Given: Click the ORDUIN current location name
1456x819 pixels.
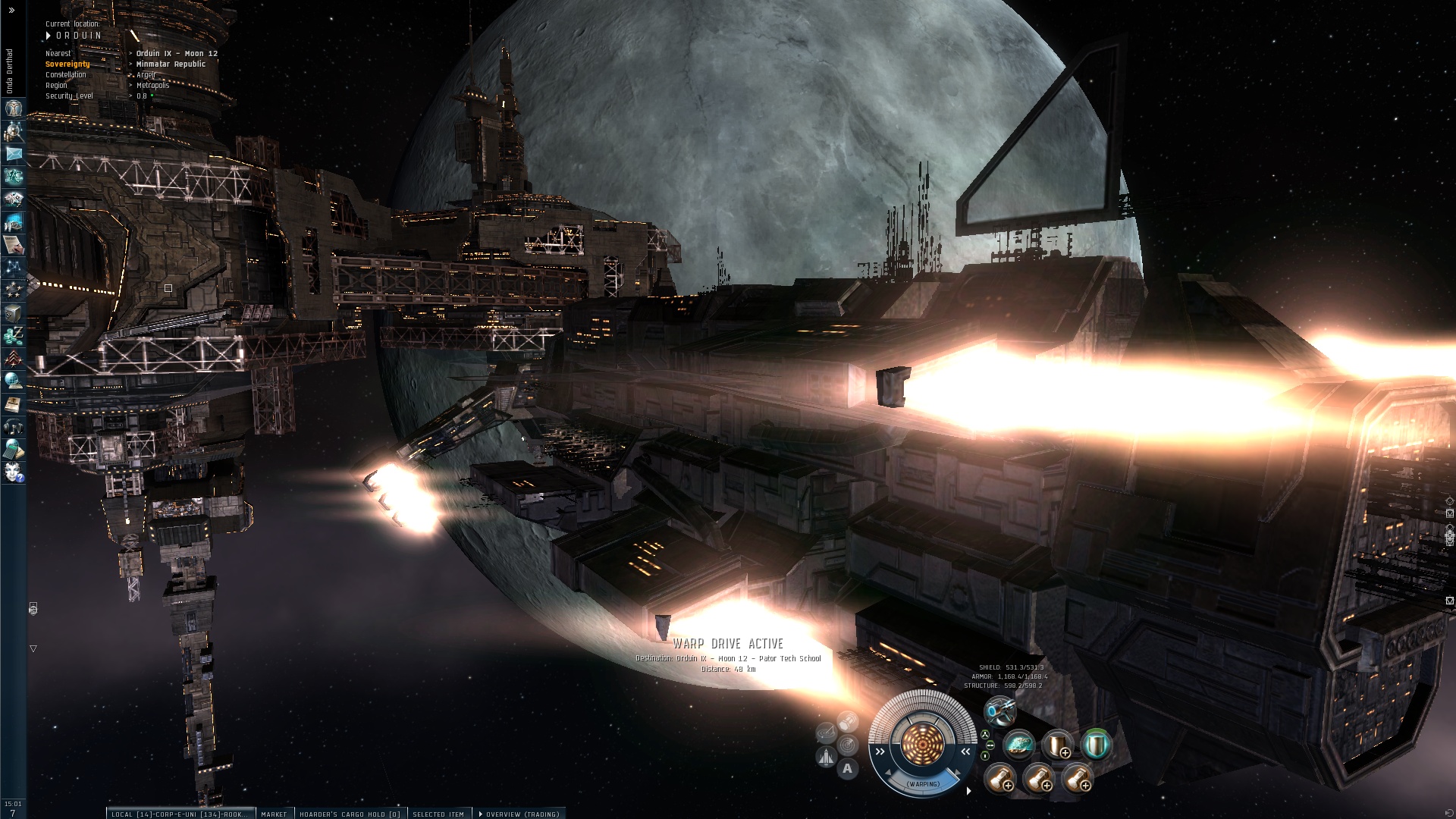Looking at the screenshot, I should click(x=79, y=36).
